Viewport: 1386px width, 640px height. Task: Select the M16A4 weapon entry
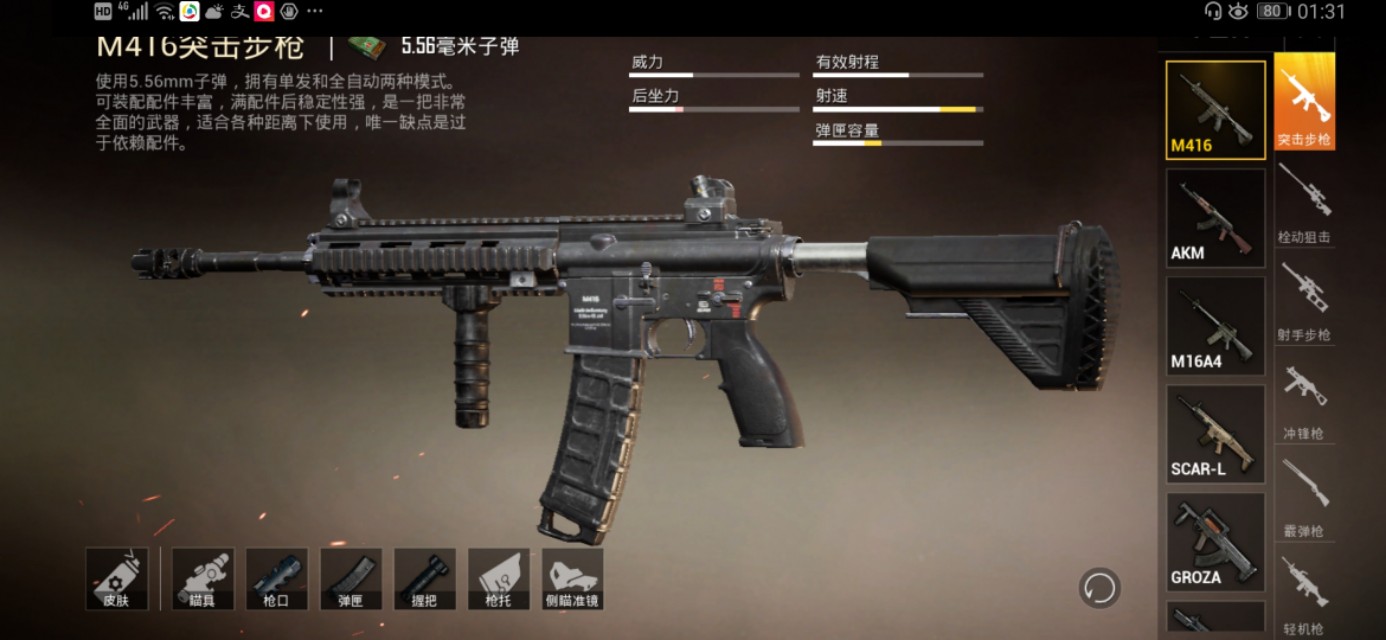click(1215, 326)
